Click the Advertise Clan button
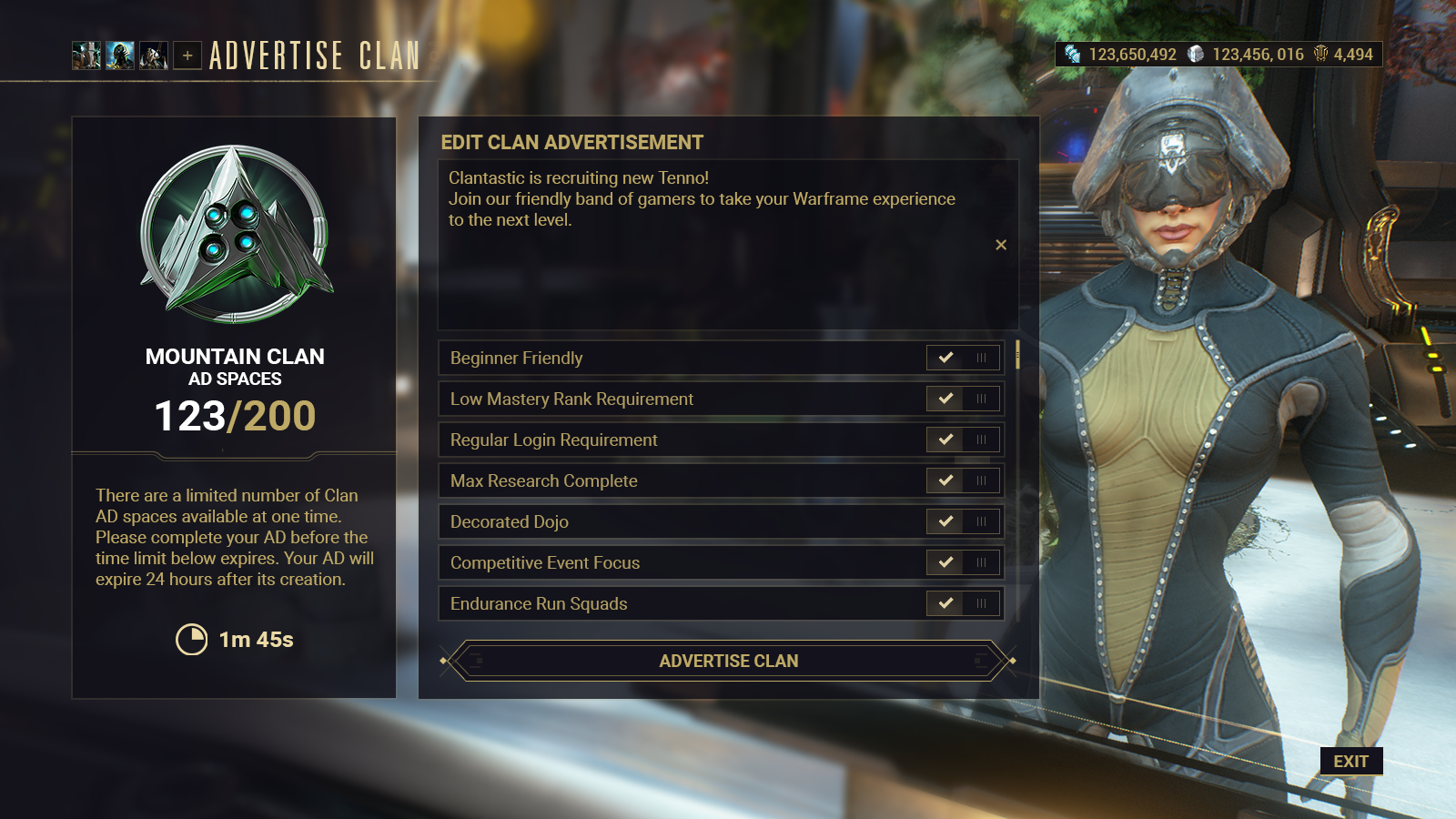Image resolution: width=1456 pixels, height=819 pixels. click(x=728, y=661)
